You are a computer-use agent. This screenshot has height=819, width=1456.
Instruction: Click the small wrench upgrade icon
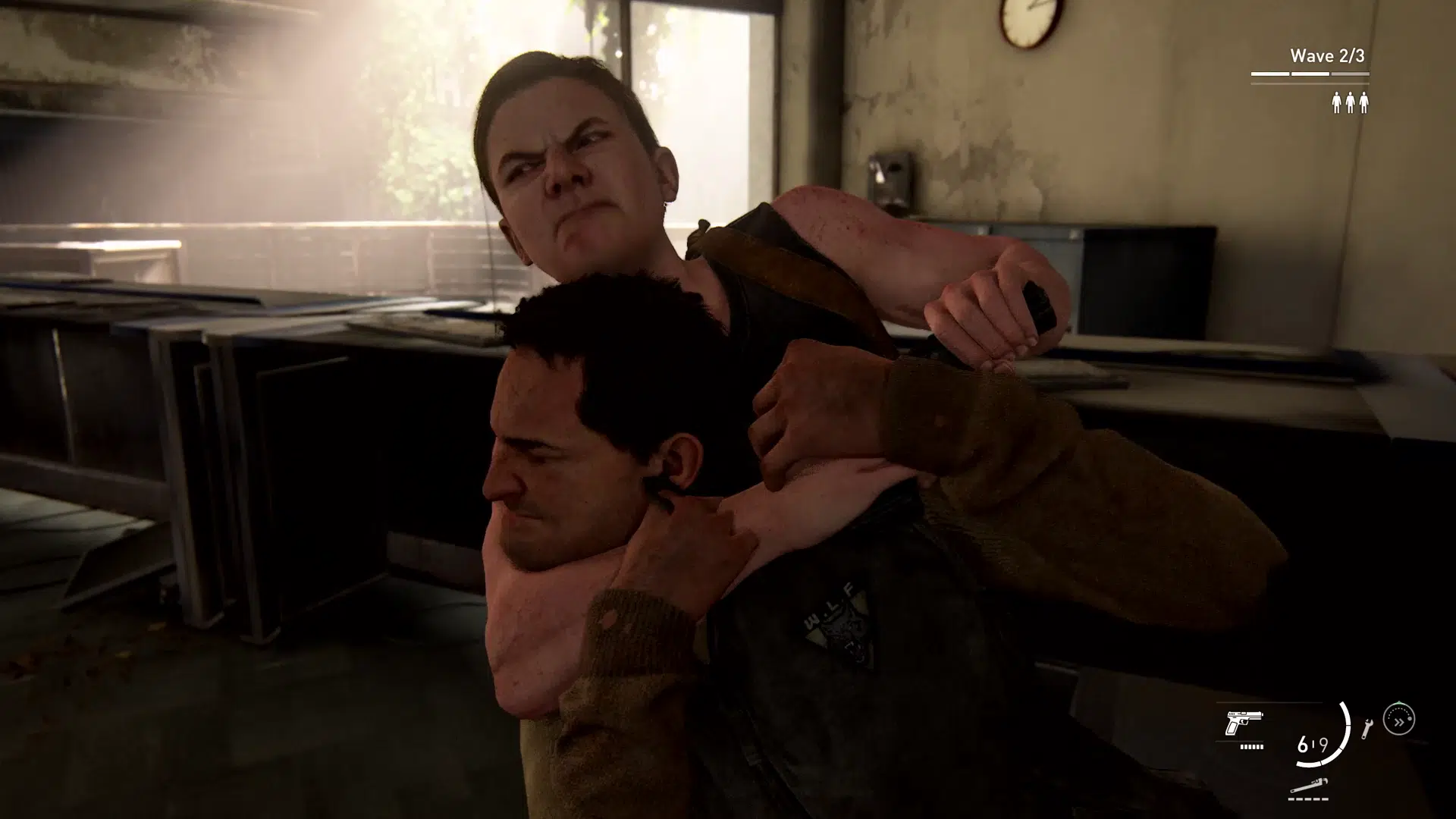[x=1367, y=727]
